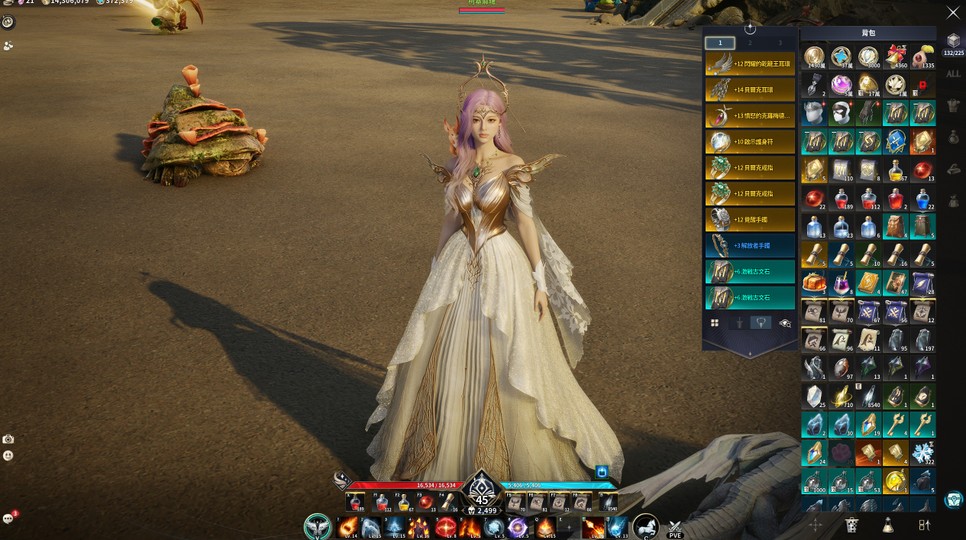966x540 pixels.
Task: Click the winged emblem button left of skill bar
Action: 318,526
